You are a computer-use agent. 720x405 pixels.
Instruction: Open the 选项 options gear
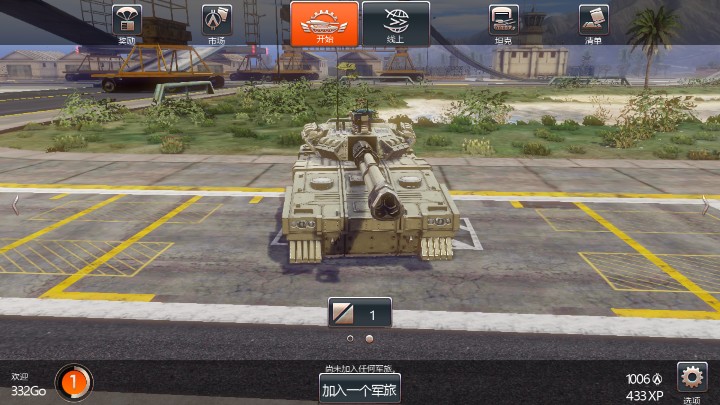click(692, 378)
